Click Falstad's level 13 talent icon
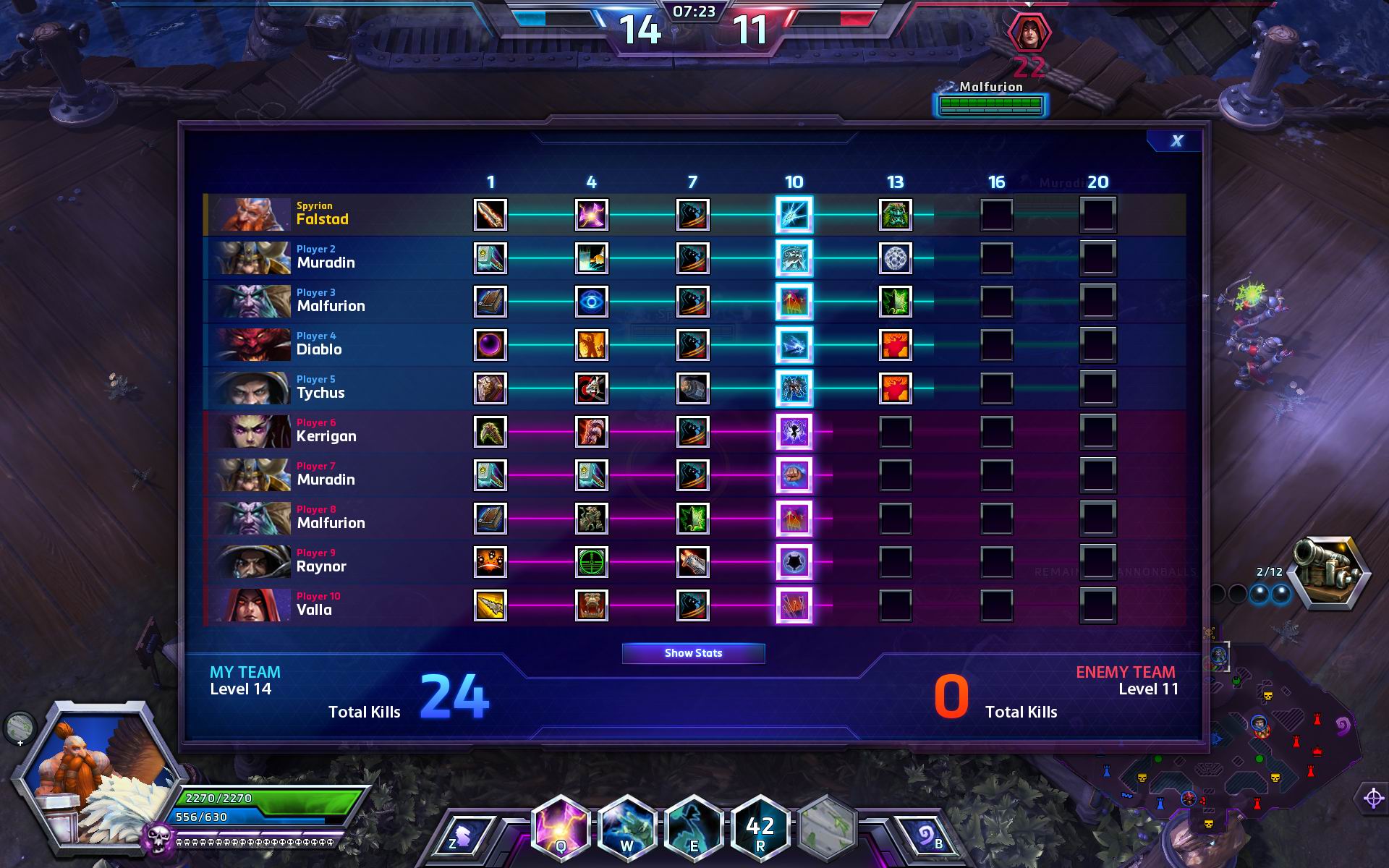Viewport: 1389px width, 868px height. [895, 215]
